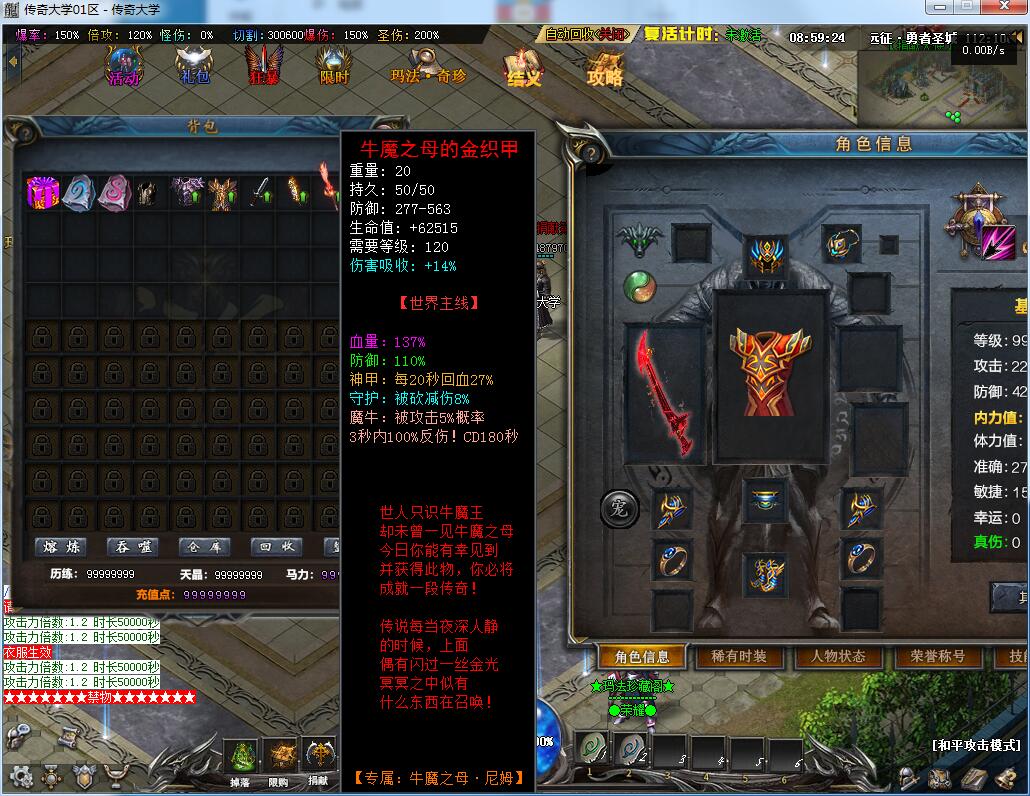Screen dimensions: 1030x796
Task: Select the equipped red sword weapon slot
Action: [x=663, y=392]
